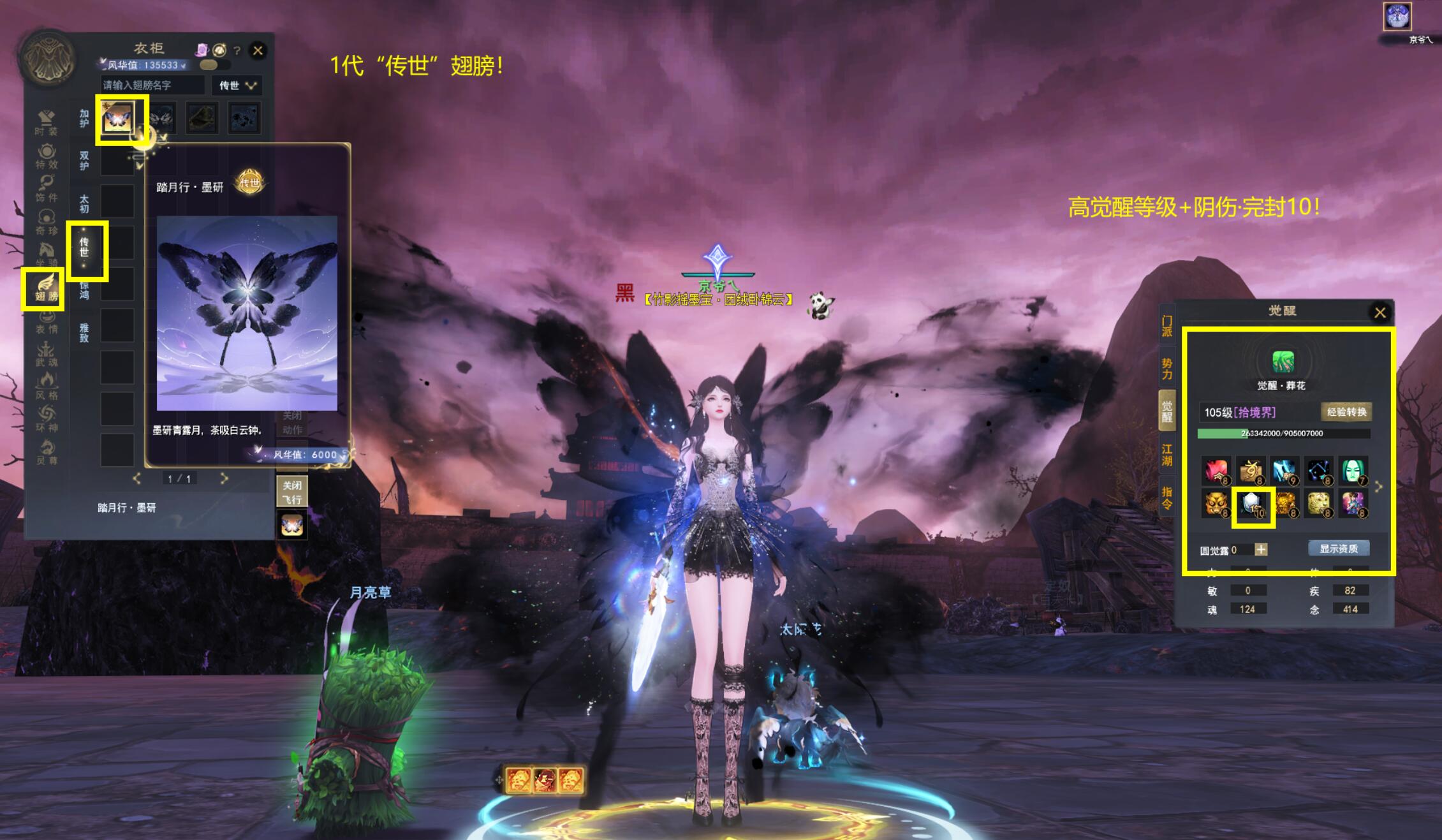Open the 时装 outfit category

pos(46,122)
